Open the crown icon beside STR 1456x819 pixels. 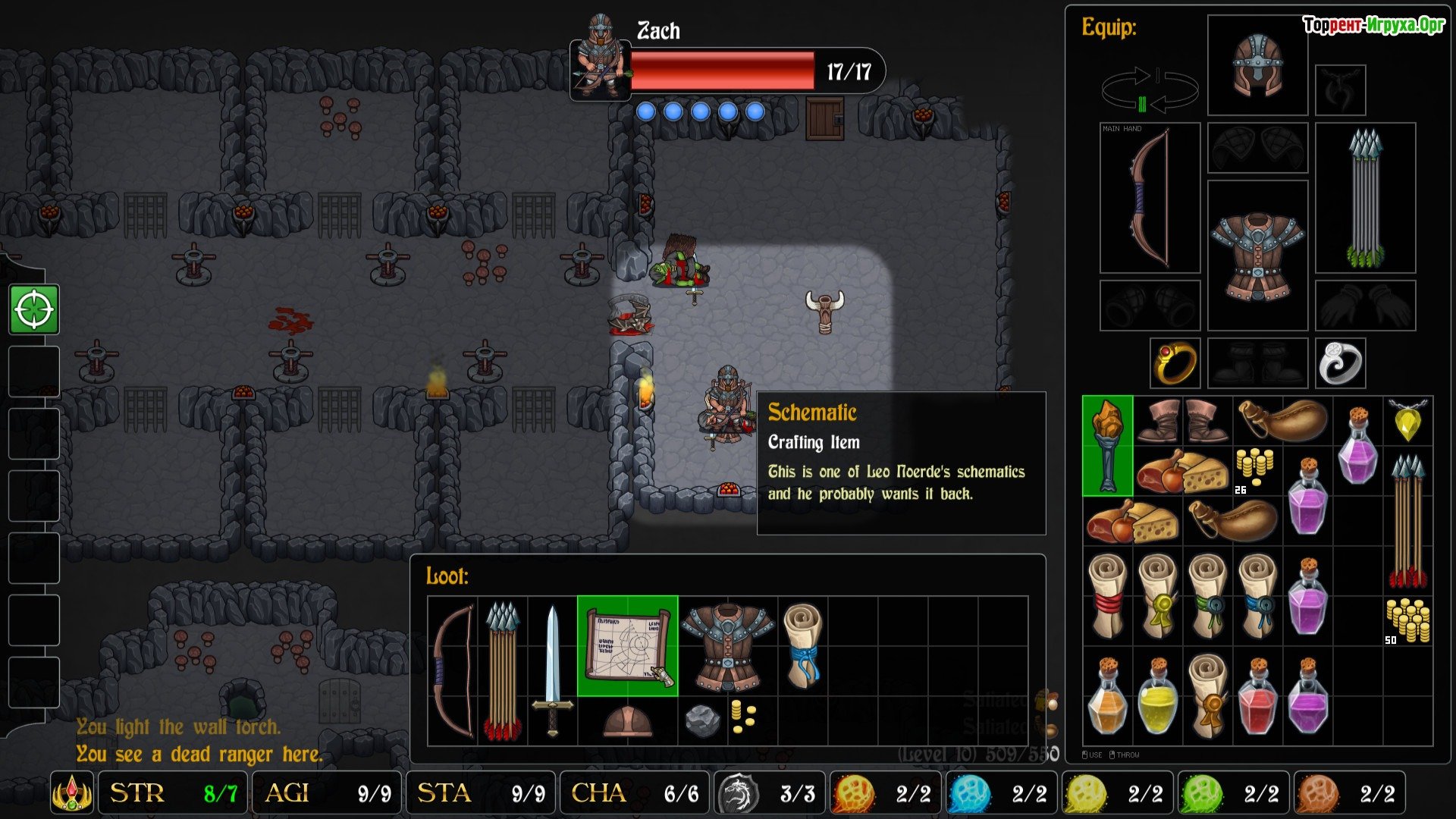[72, 793]
